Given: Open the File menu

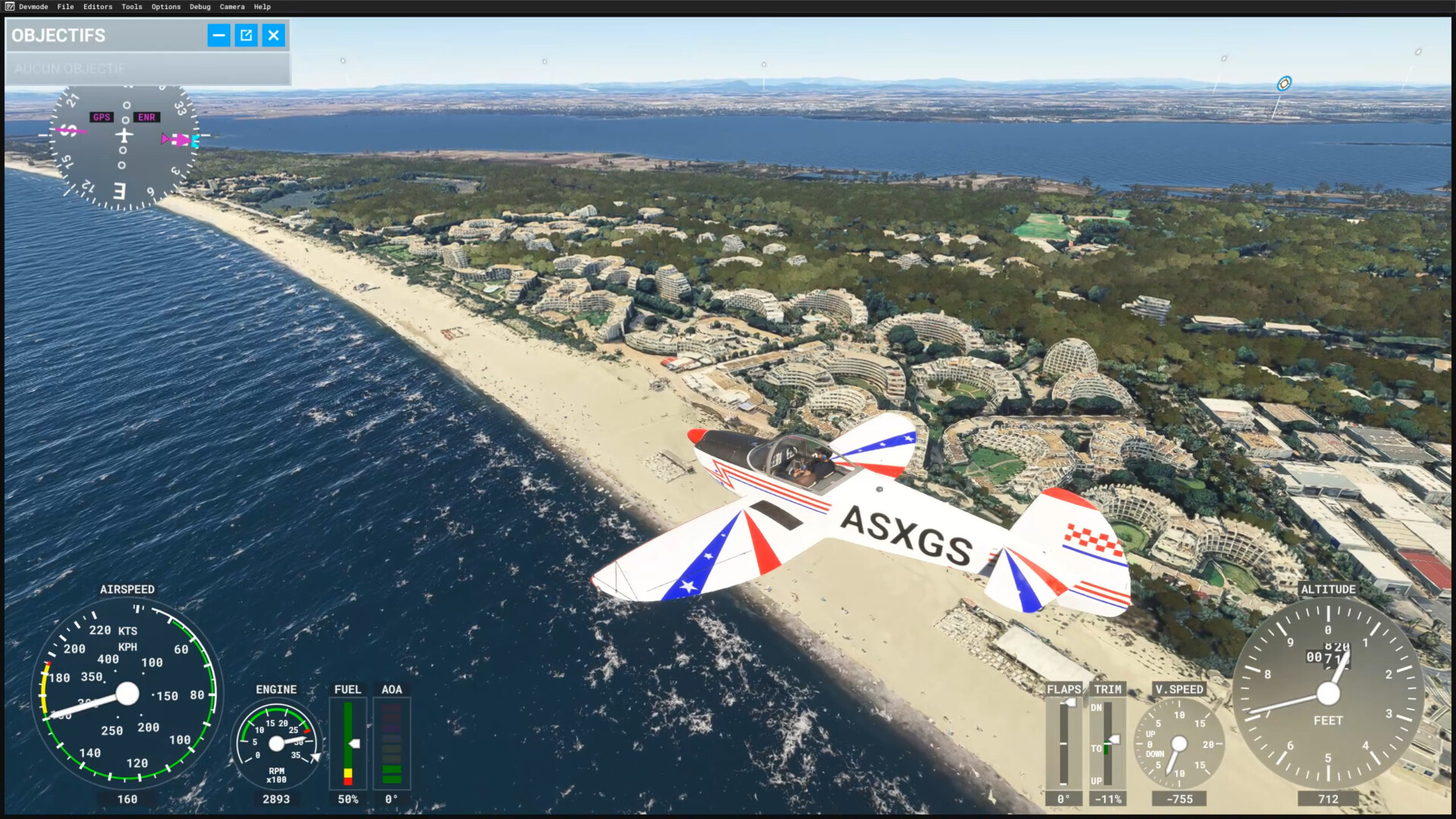Looking at the screenshot, I should click(65, 7).
